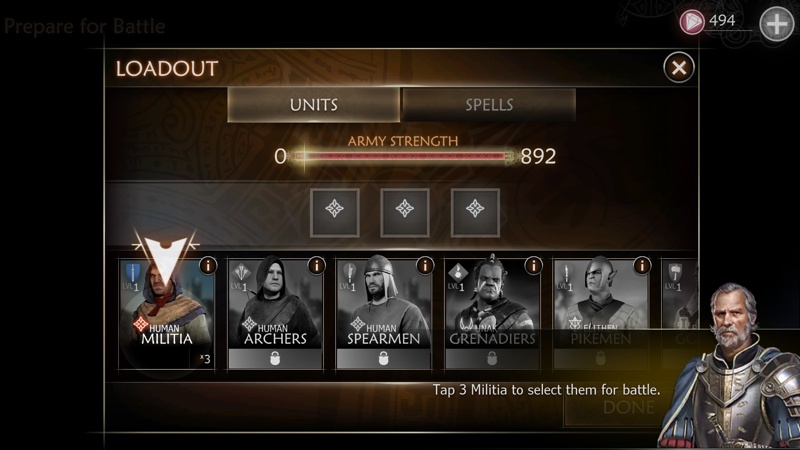Viewport: 800px width, 450px height.
Task: Open Grenadiers info icon
Action: [x=534, y=266]
